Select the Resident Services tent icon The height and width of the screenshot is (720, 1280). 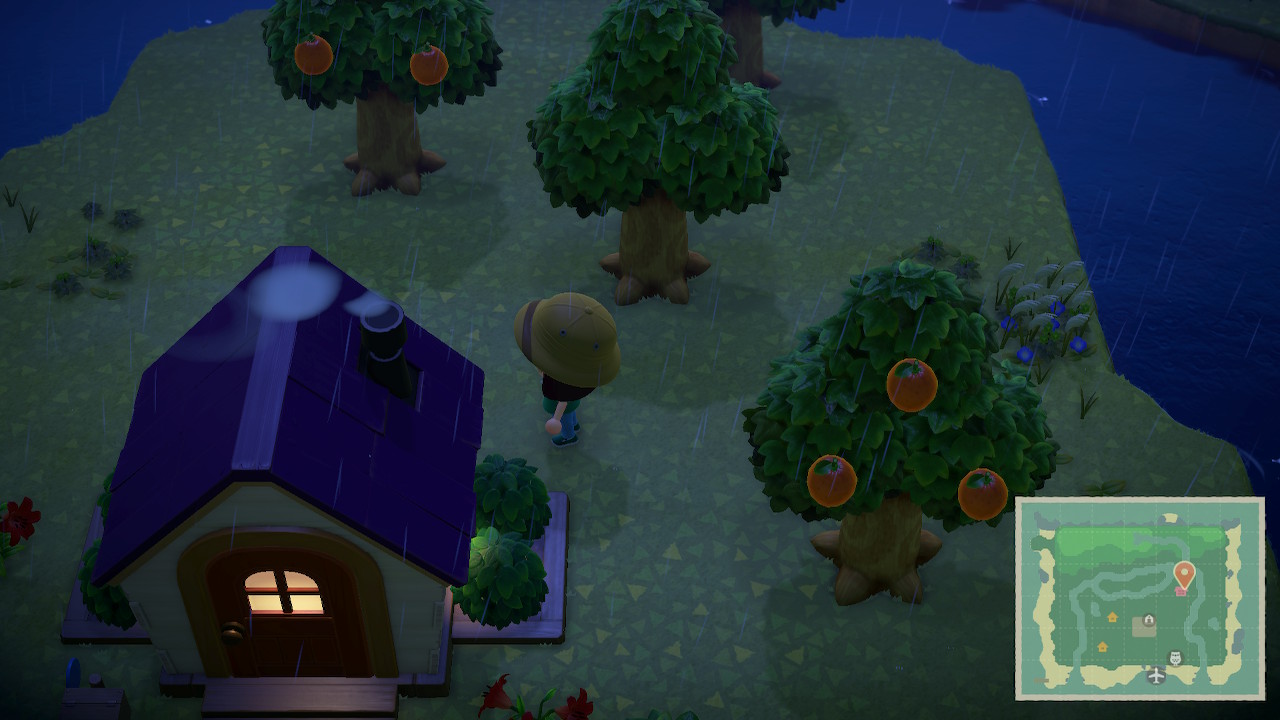[x=1147, y=622]
